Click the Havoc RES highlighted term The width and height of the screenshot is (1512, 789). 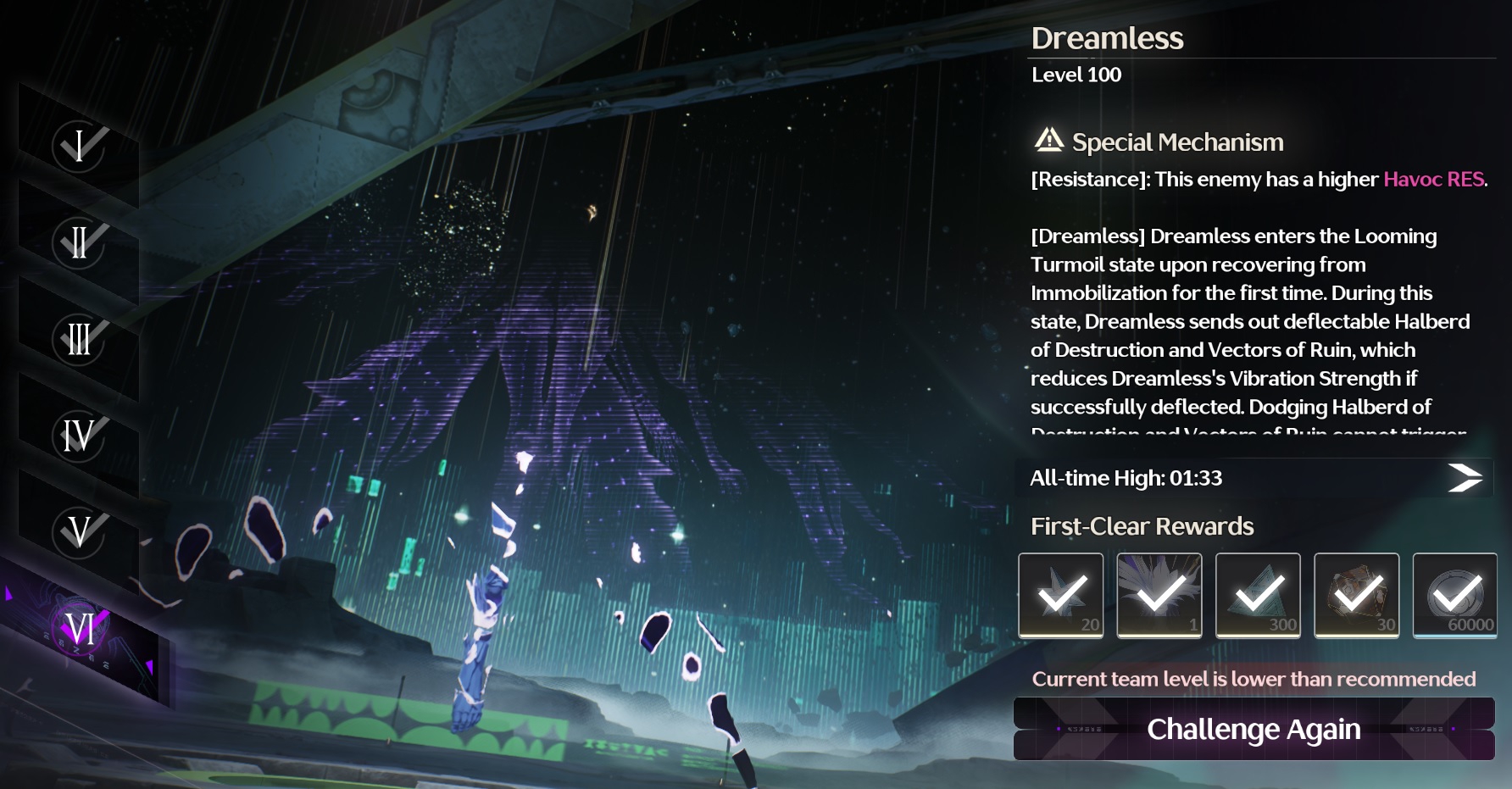click(1433, 180)
